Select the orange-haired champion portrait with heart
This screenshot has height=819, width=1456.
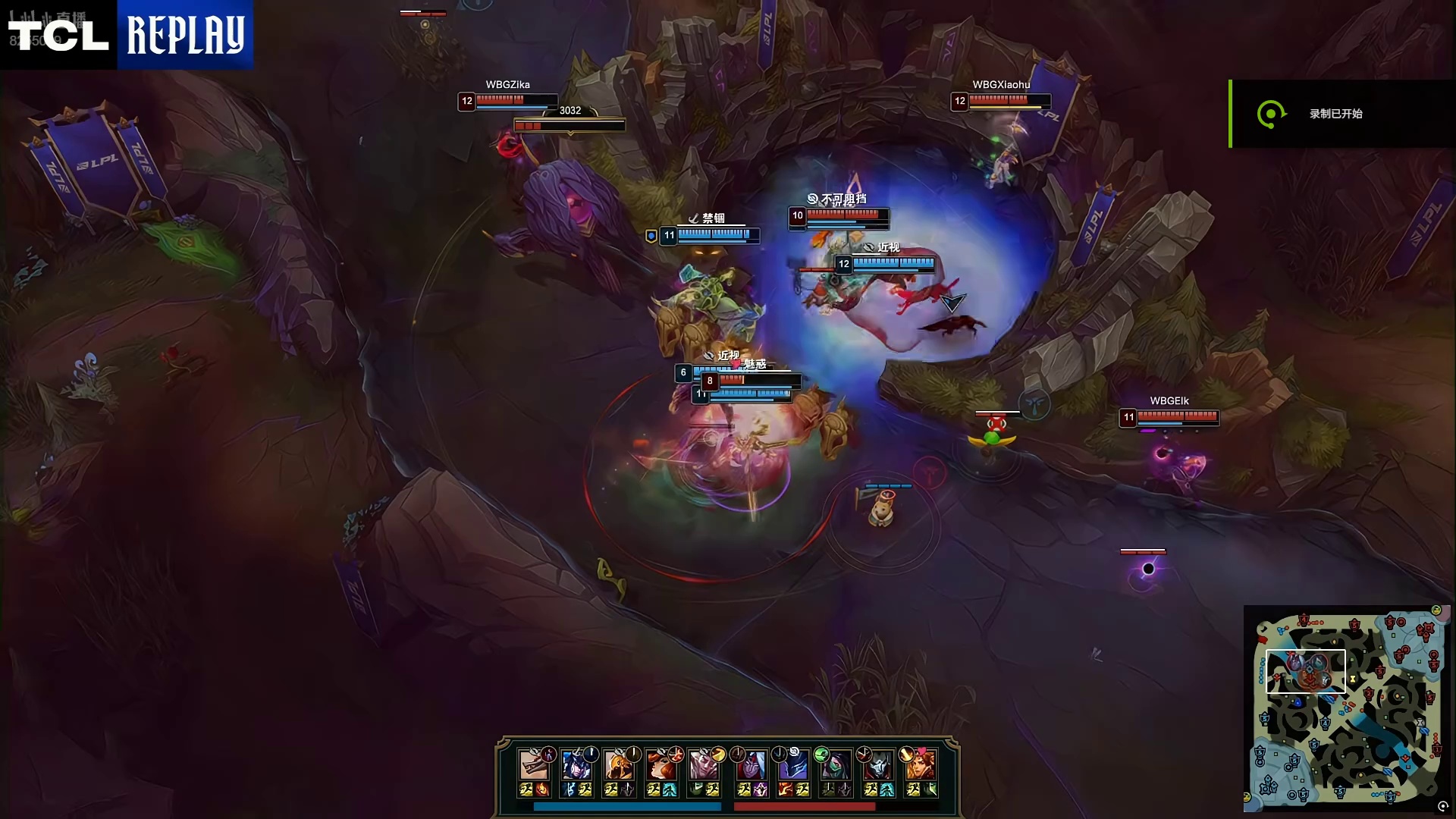tap(921, 765)
